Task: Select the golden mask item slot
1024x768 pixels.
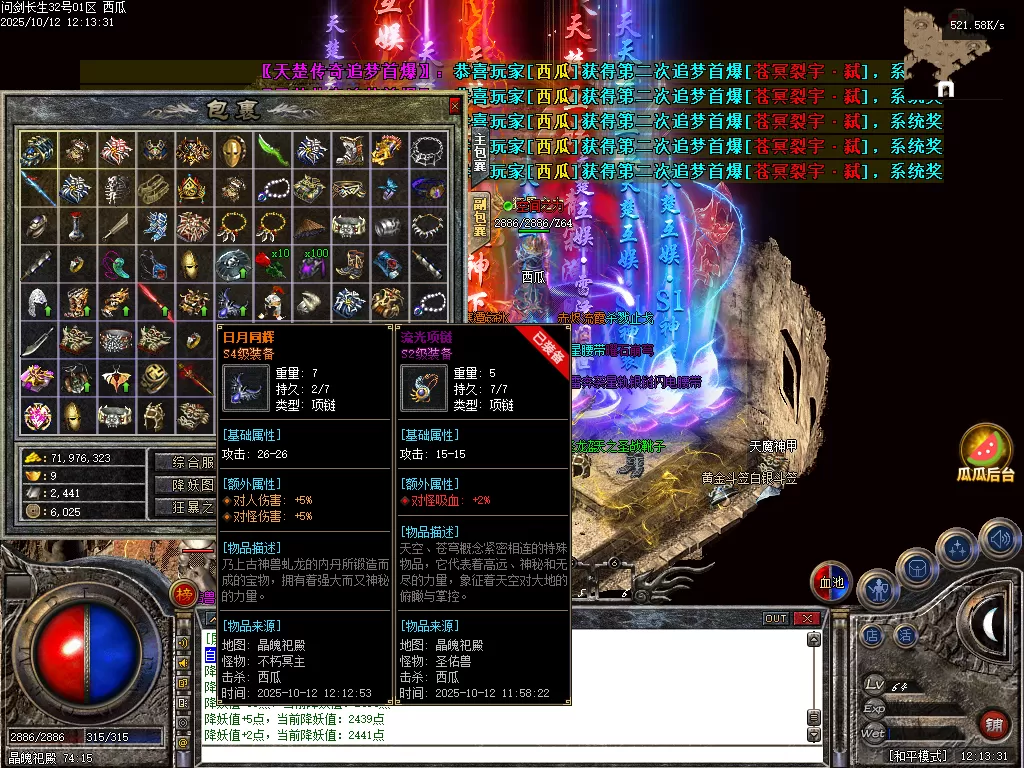Action: point(232,150)
